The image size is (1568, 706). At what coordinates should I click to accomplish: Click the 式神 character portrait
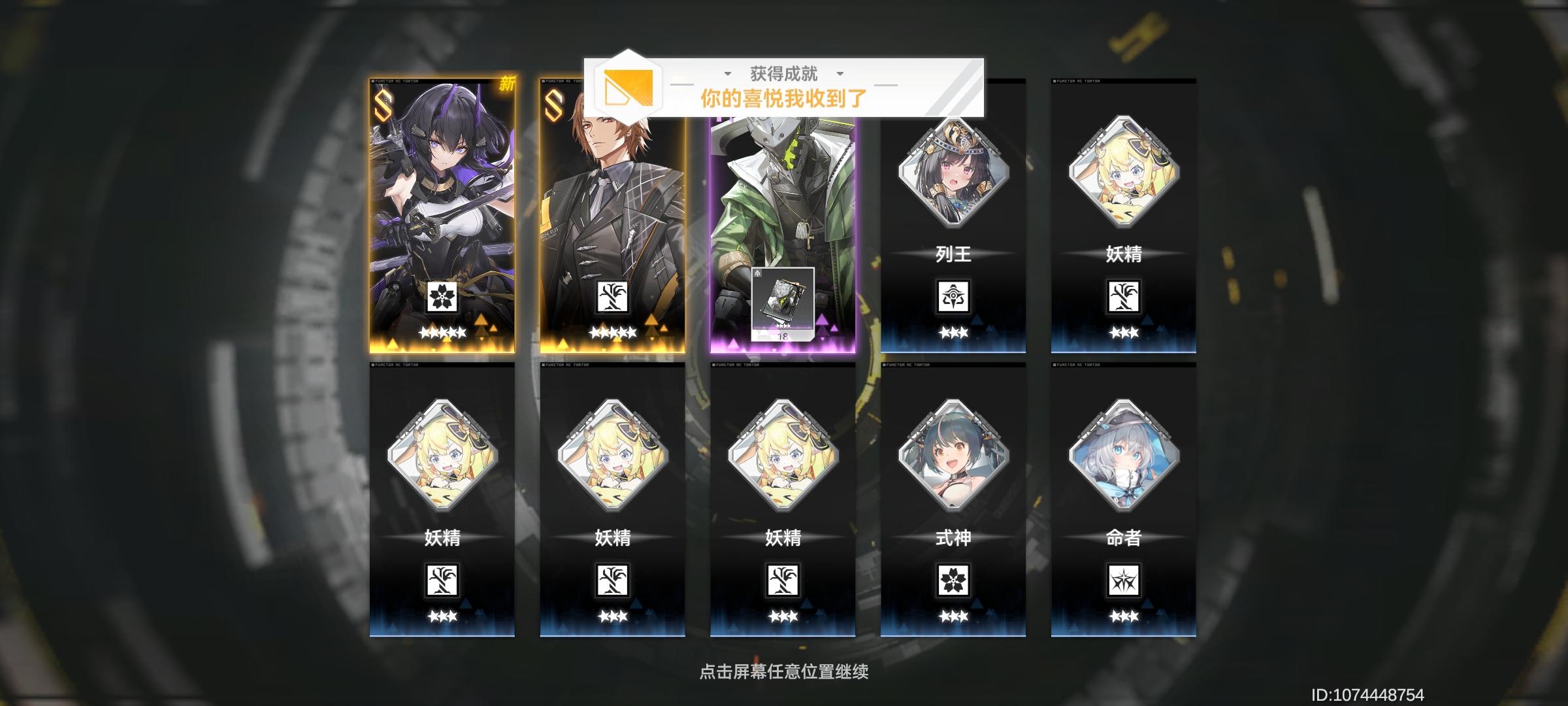[x=952, y=458]
